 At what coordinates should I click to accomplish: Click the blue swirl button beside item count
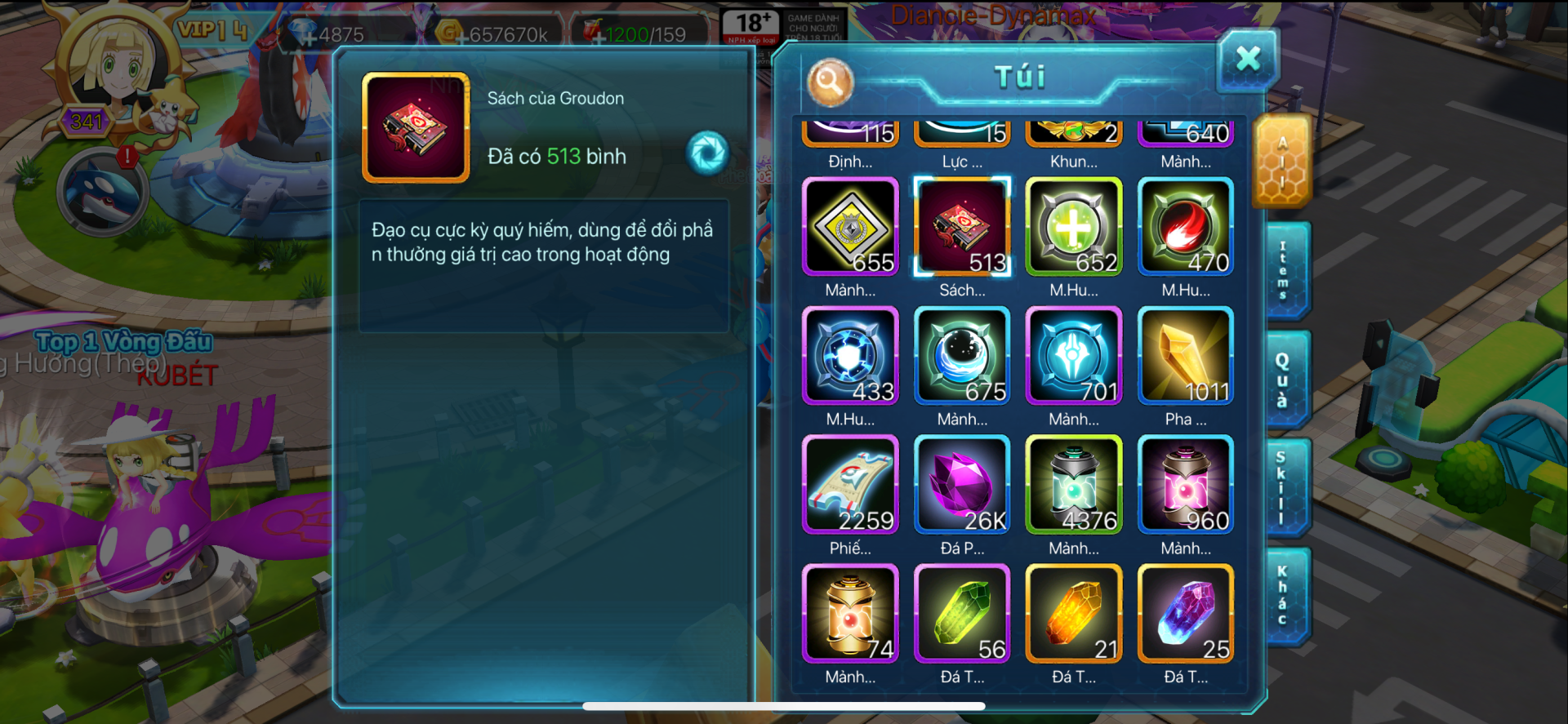point(707,153)
